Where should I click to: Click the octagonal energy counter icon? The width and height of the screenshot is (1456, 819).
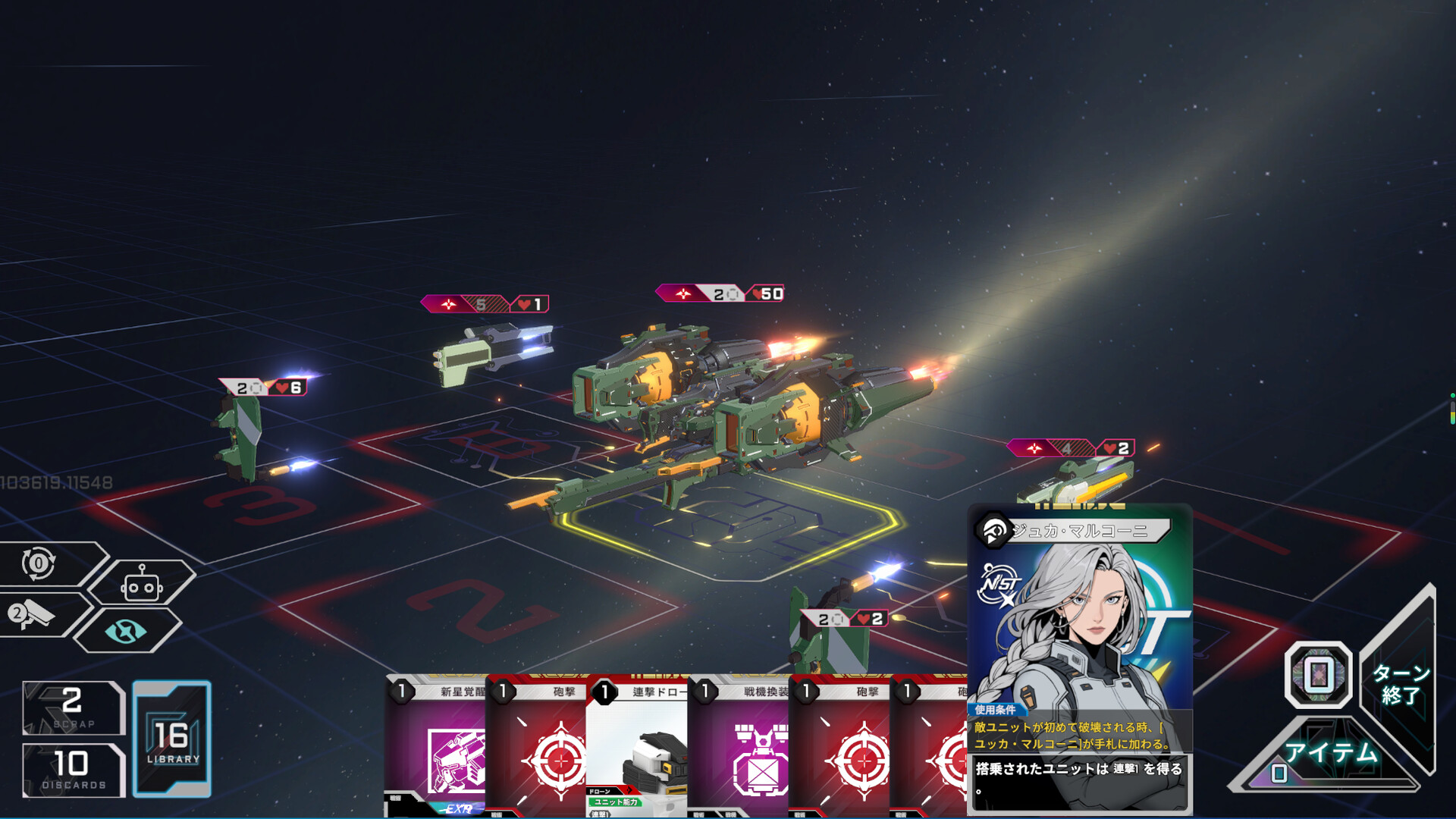point(1318,674)
